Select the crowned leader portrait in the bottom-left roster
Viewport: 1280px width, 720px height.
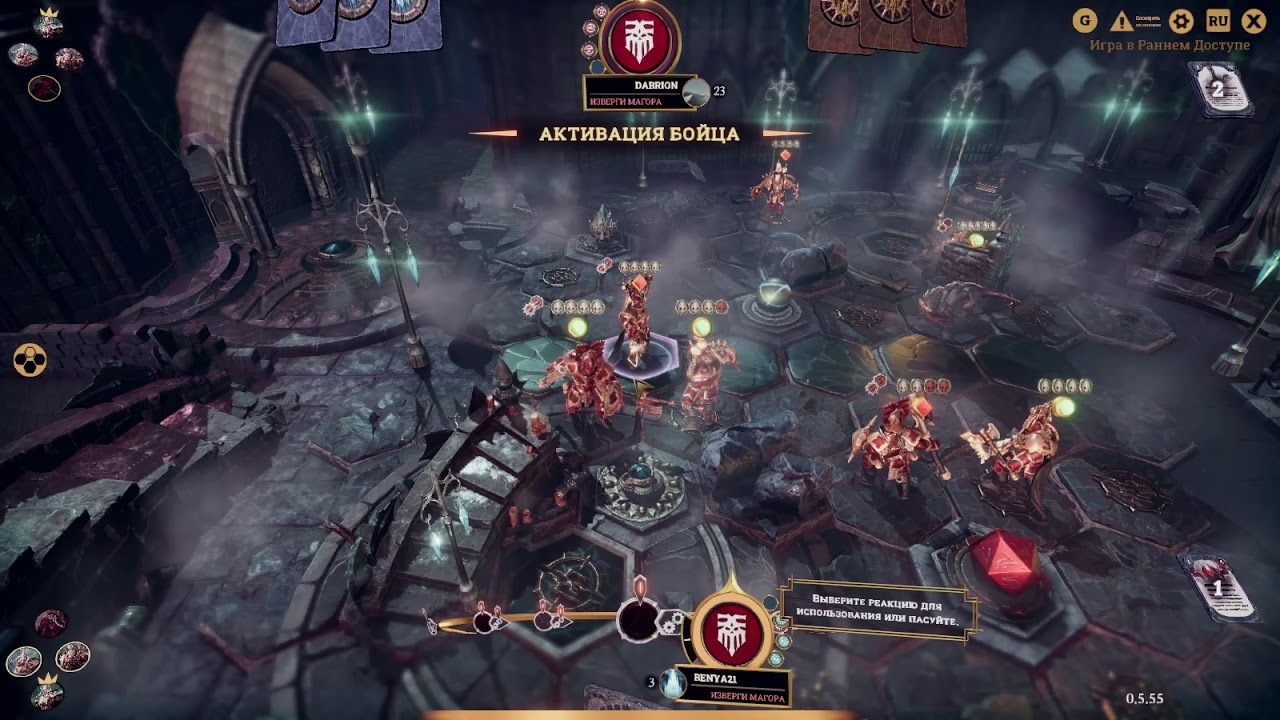pyautogui.click(x=45, y=691)
